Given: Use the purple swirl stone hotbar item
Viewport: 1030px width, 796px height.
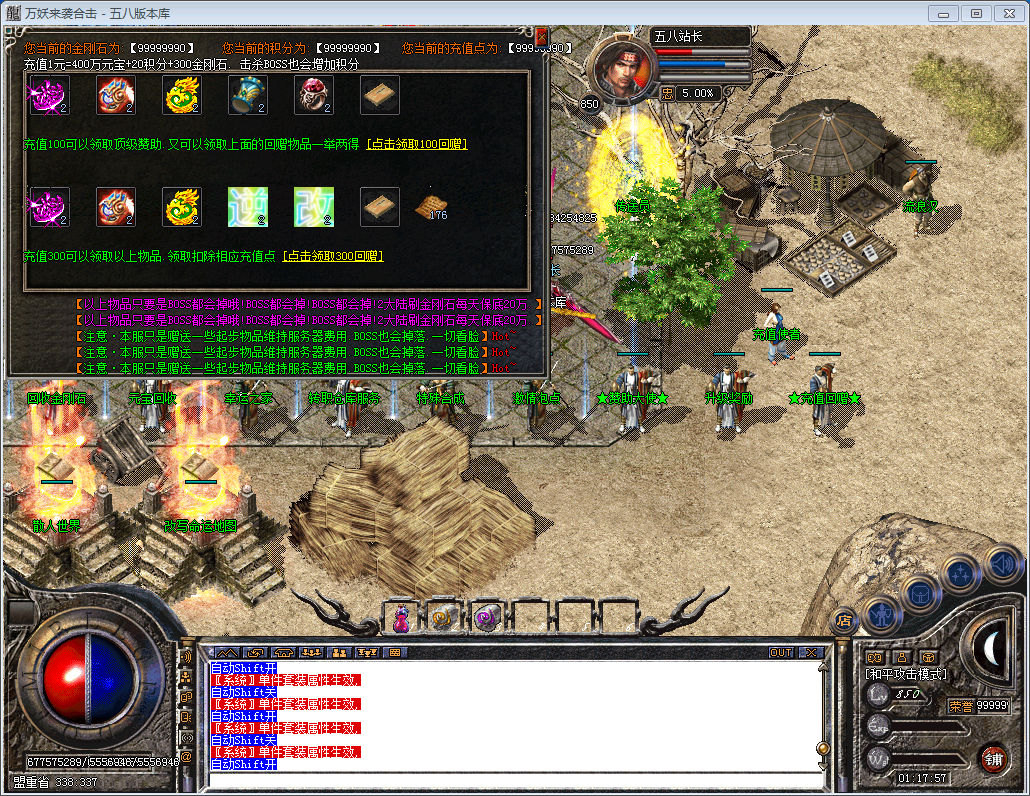Looking at the screenshot, I should coord(487,618).
